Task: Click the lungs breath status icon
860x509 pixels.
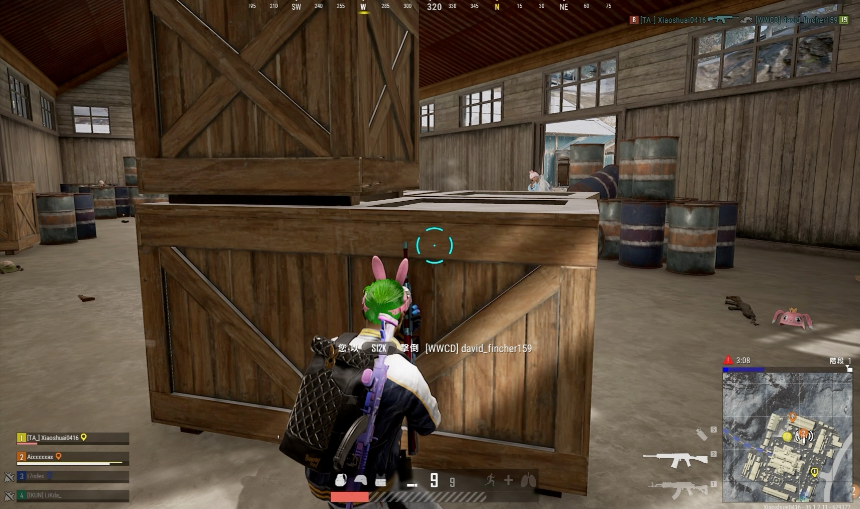Action: coord(527,481)
